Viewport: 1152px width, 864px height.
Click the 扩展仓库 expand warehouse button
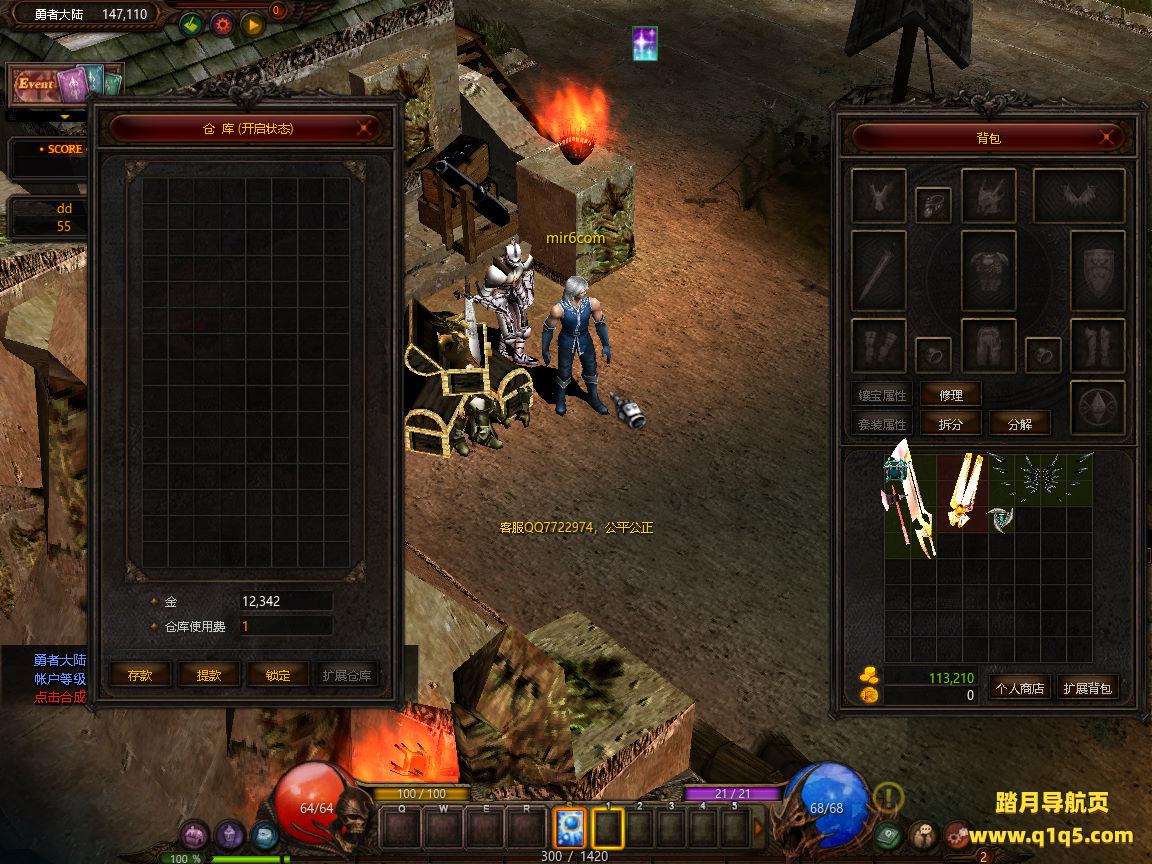point(347,675)
